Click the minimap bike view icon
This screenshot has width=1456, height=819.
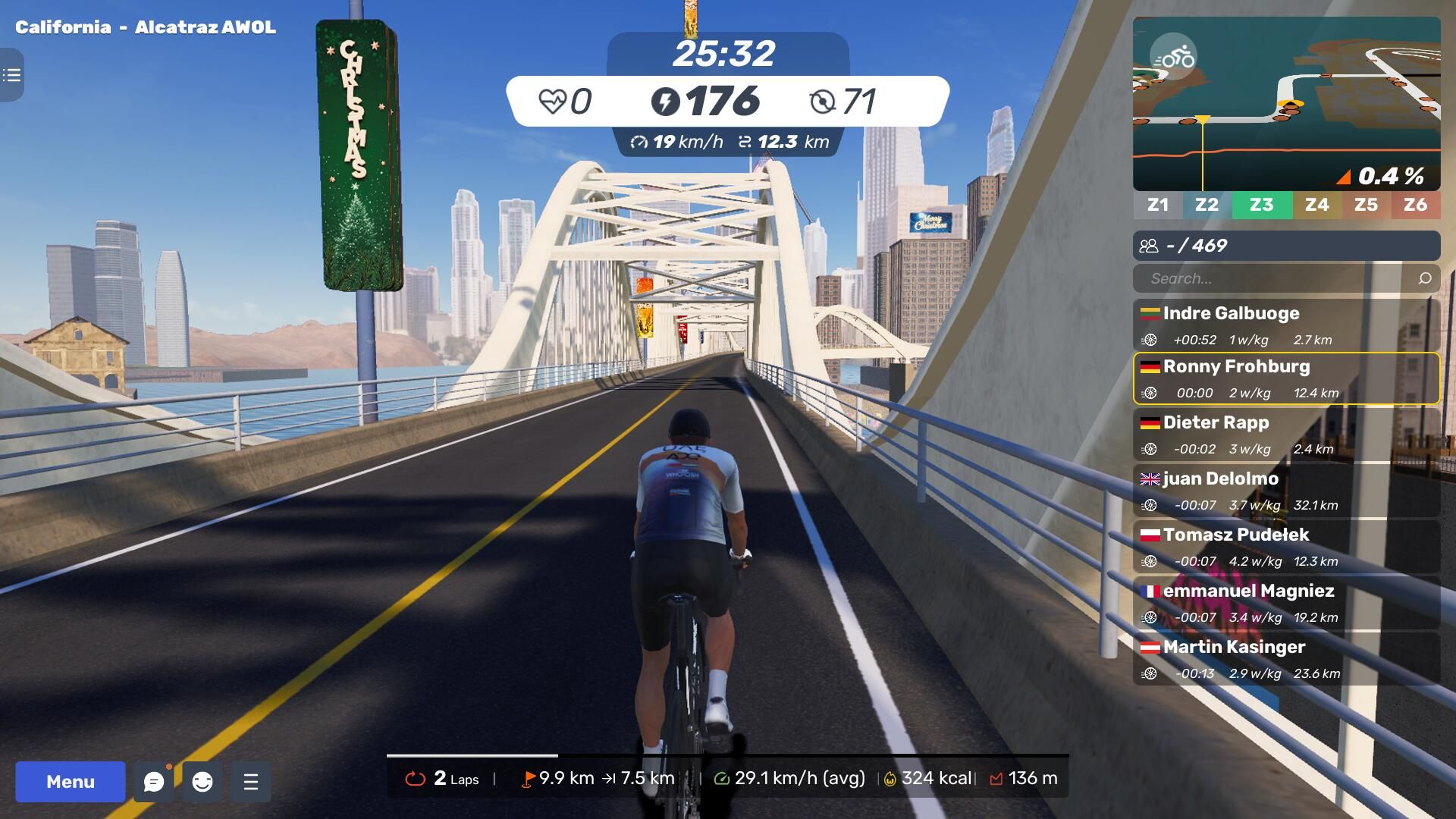[x=1173, y=57]
